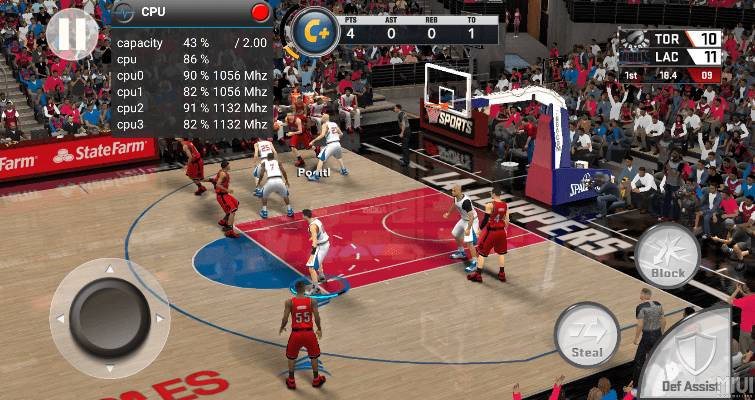This screenshot has width=755, height=400.
Task: Click the red record dot on CPU overlay
Action: tap(262, 13)
